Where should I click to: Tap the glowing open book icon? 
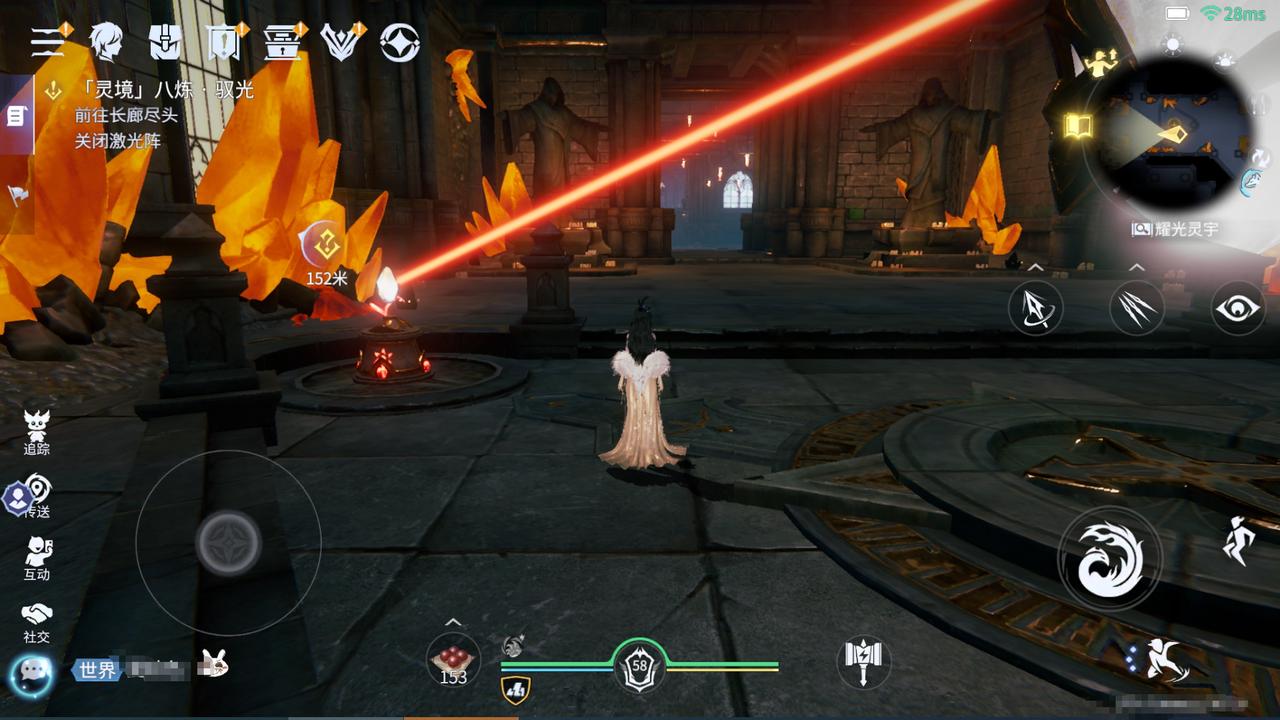pyautogui.click(x=1078, y=126)
